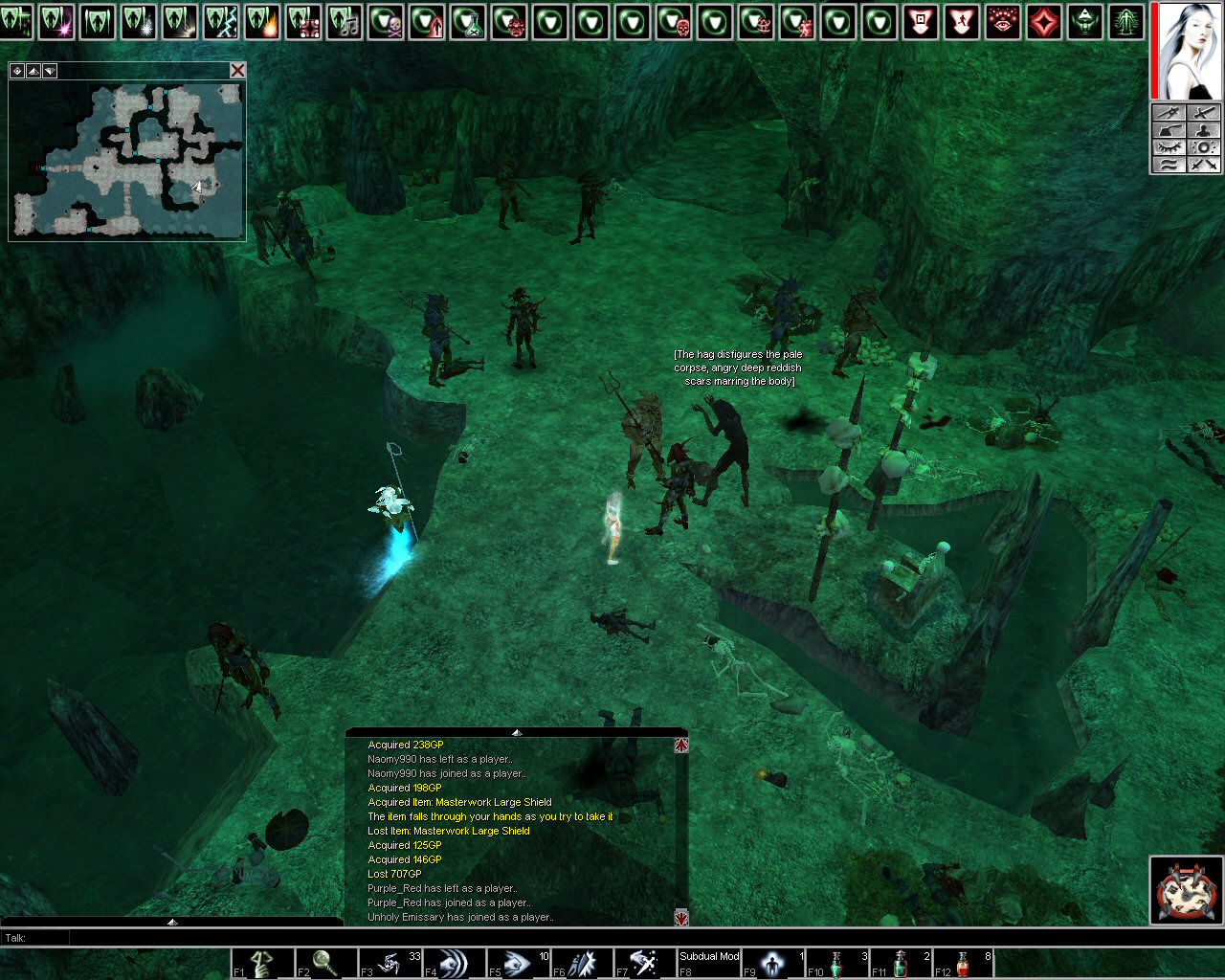Click the skull and crossbones effect icon
The height and width of the screenshot is (980, 1225).
click(x=386, y=22)
